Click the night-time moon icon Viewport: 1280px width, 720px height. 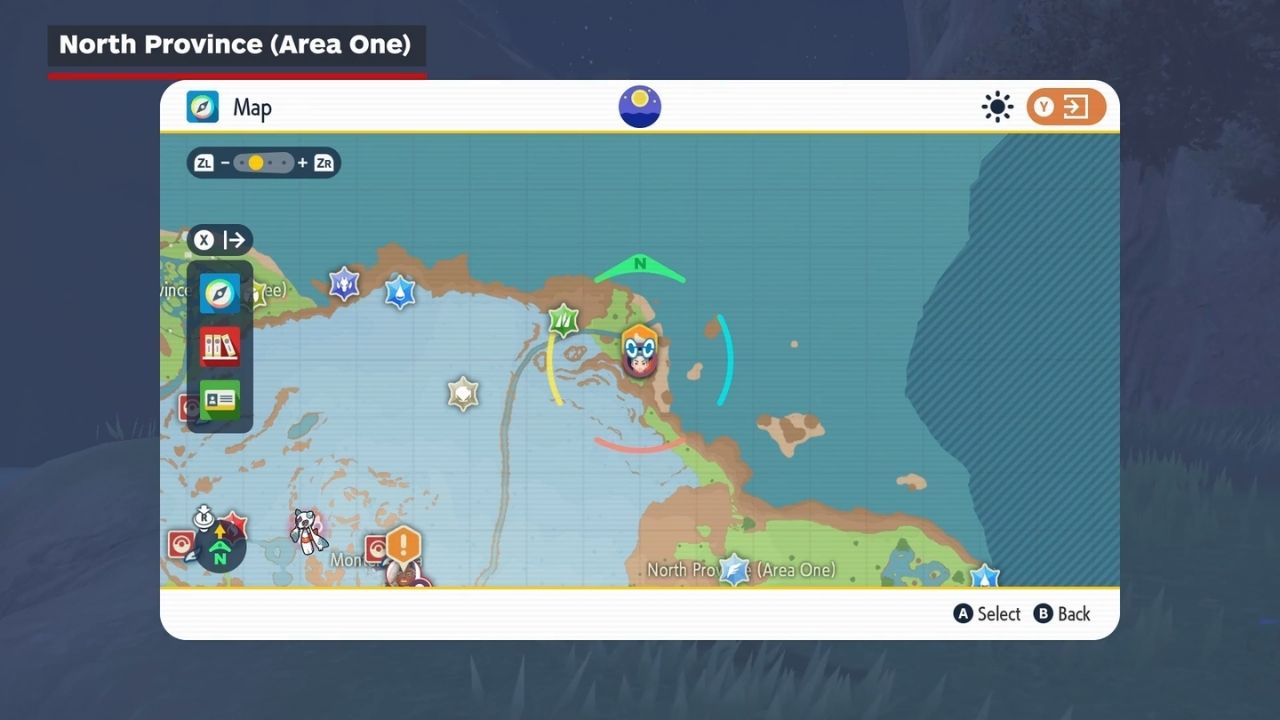640,107
